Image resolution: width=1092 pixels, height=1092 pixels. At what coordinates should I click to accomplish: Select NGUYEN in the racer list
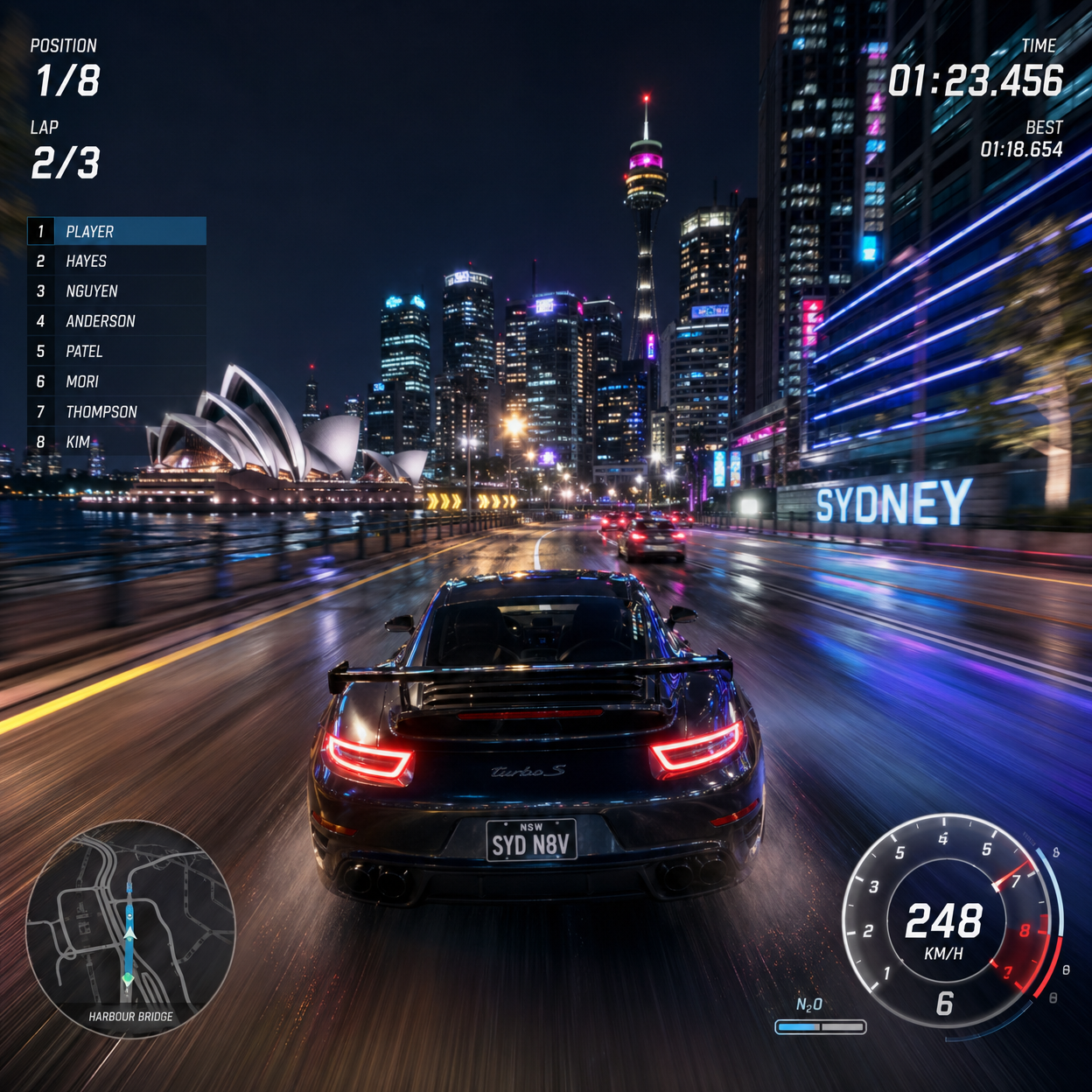117,290
